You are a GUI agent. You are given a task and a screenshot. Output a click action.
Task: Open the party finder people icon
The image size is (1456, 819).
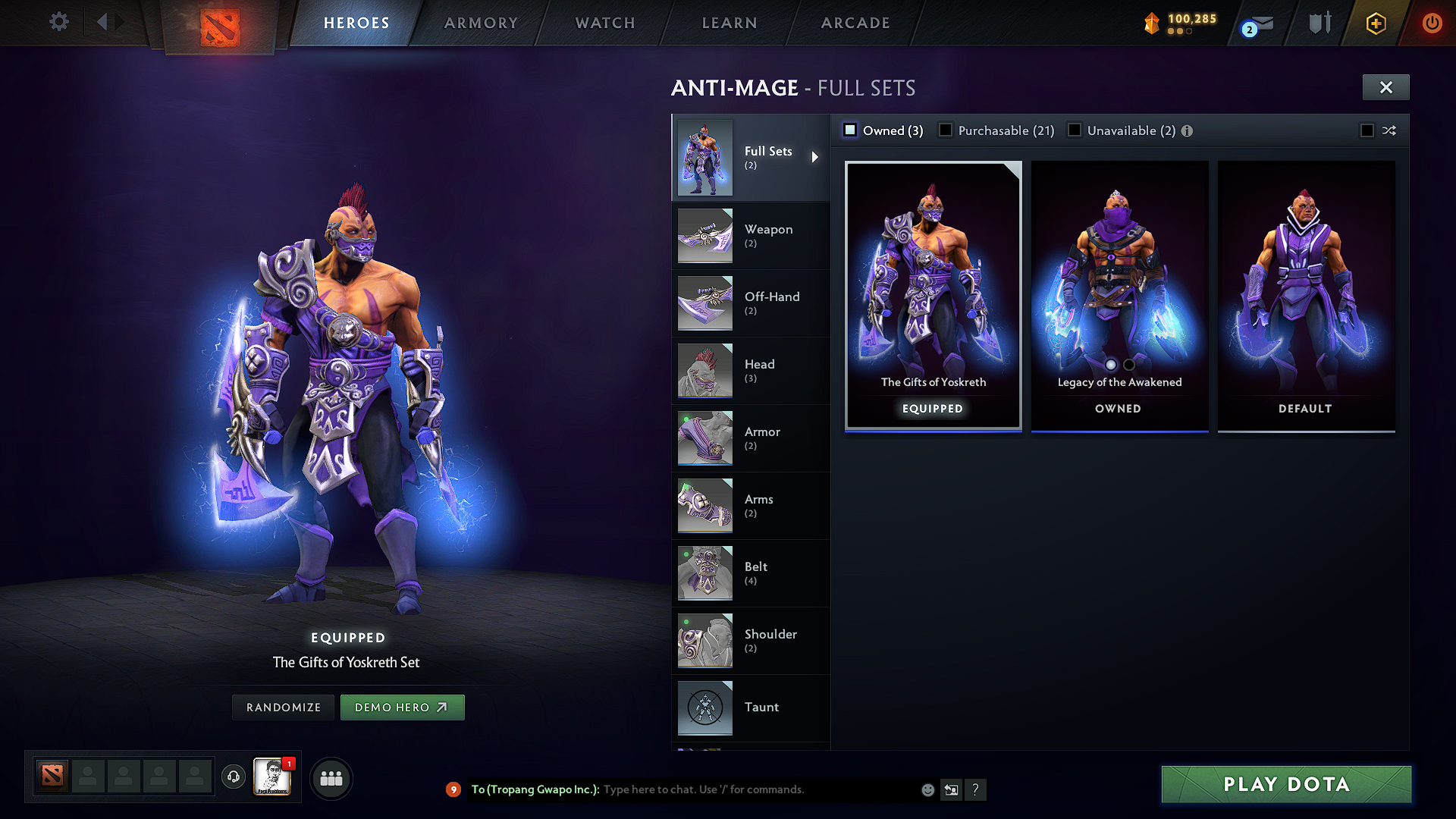click(x=331, y=778)
